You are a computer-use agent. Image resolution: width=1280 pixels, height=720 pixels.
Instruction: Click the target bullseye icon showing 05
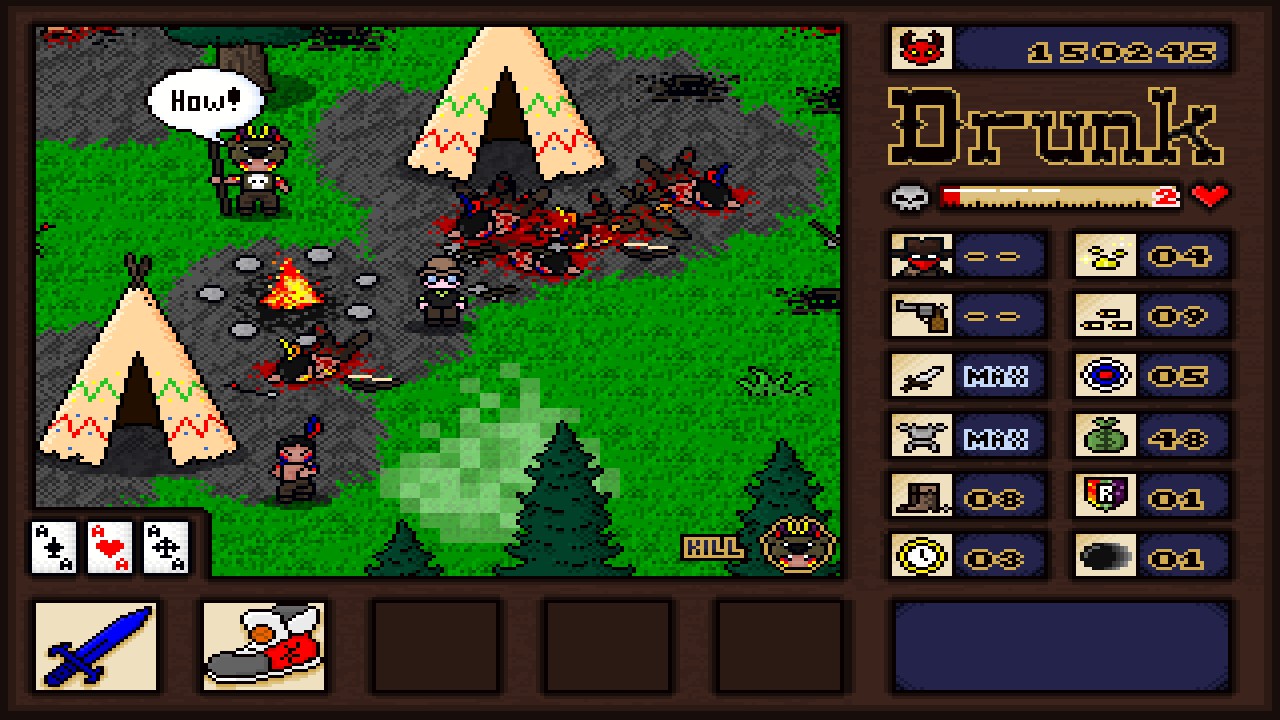click(x=1106, y=376)
